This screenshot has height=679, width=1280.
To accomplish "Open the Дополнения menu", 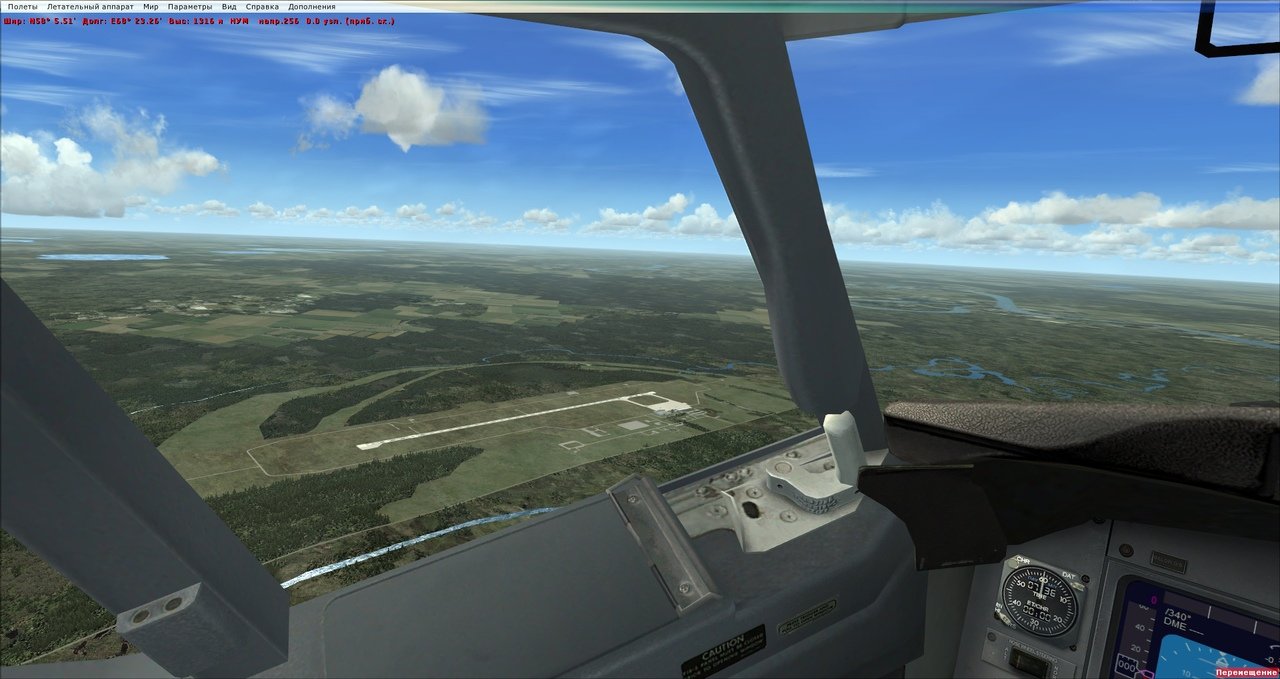I will 312,6.
